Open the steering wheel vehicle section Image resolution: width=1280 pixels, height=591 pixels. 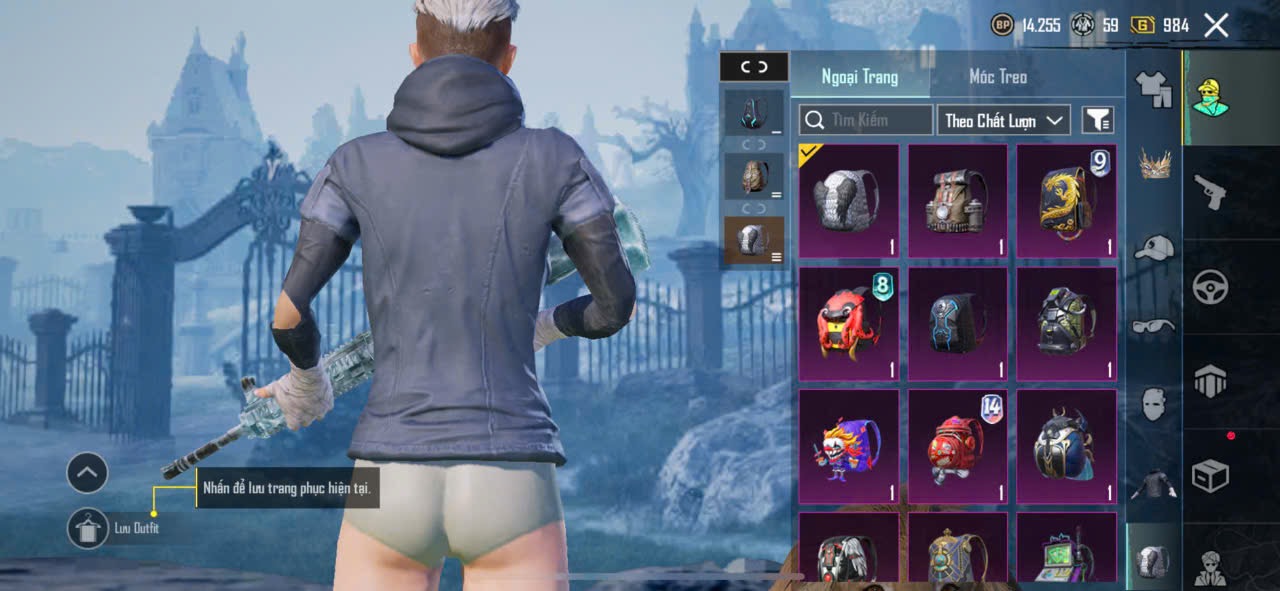[1210, 287]
